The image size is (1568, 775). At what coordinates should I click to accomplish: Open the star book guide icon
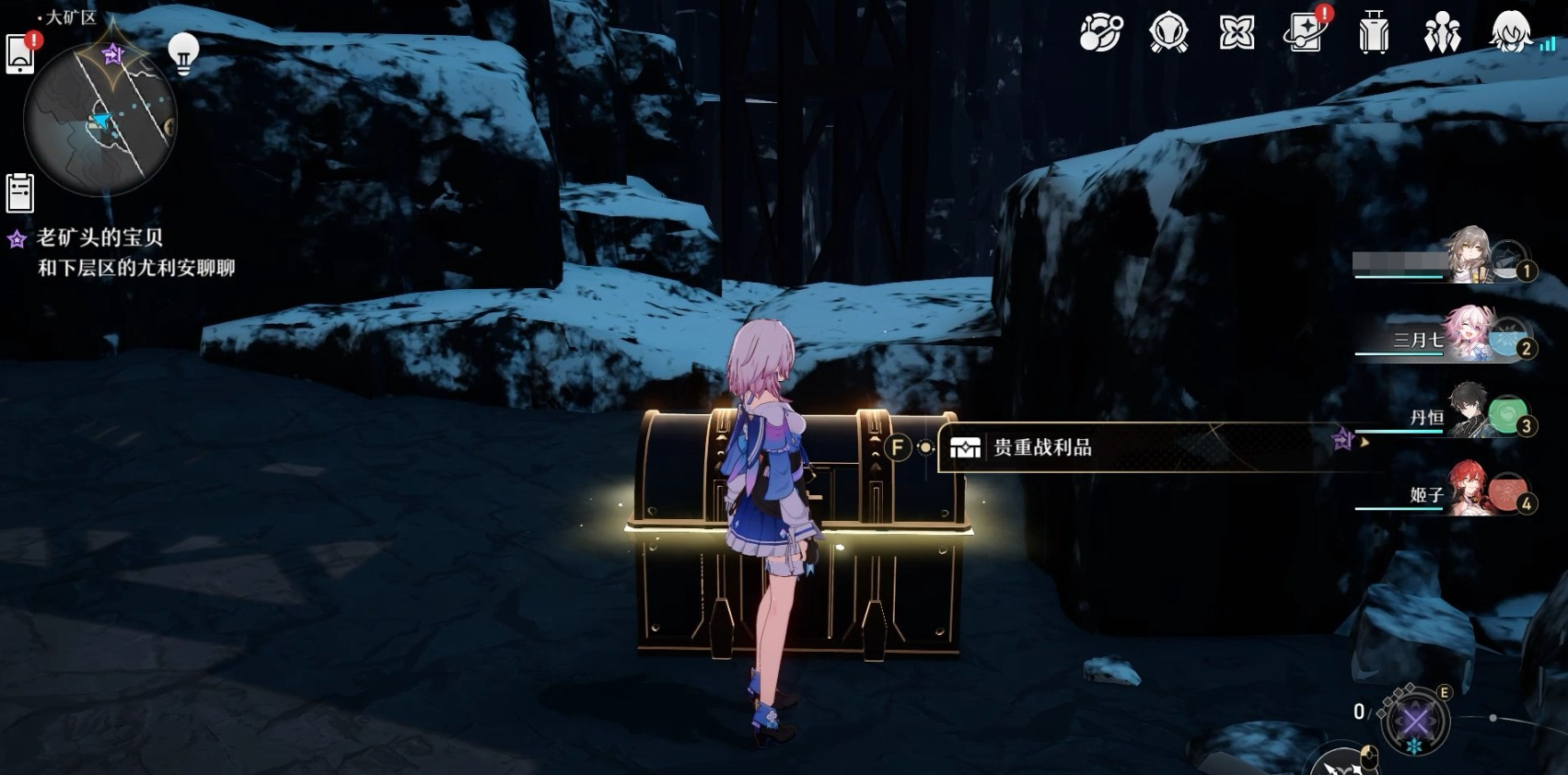click(1305, 34)
